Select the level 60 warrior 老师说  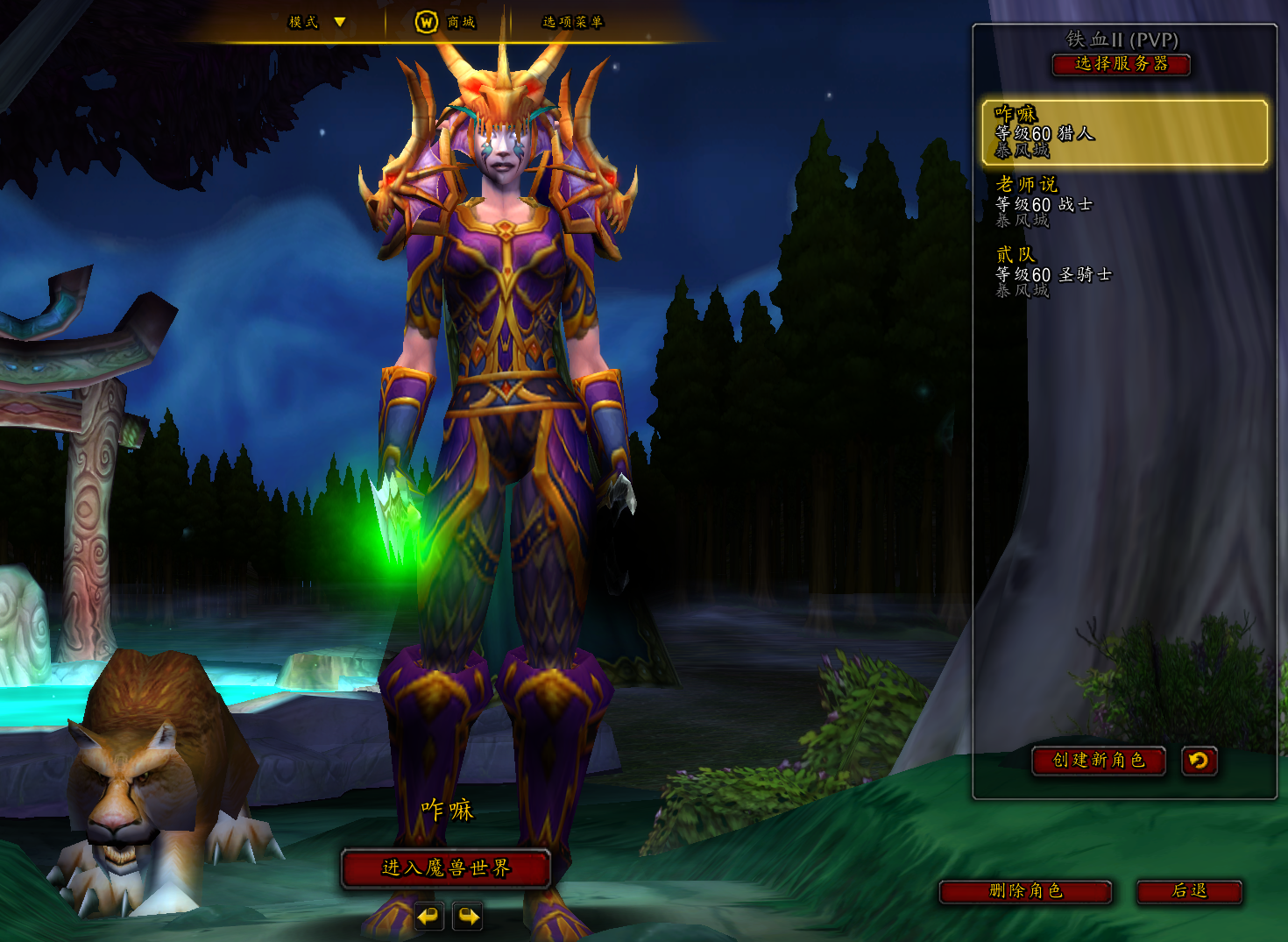1124,202
